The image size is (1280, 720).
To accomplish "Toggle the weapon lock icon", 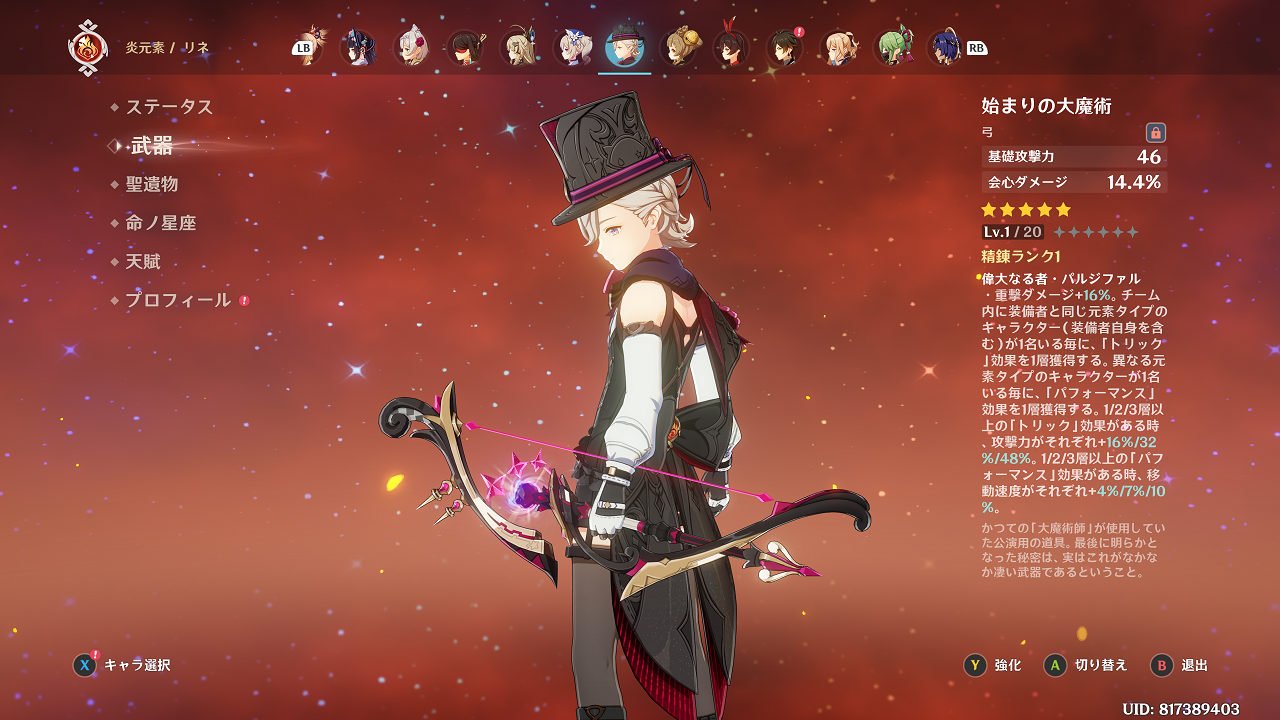I will click(x=1155, y=132).
